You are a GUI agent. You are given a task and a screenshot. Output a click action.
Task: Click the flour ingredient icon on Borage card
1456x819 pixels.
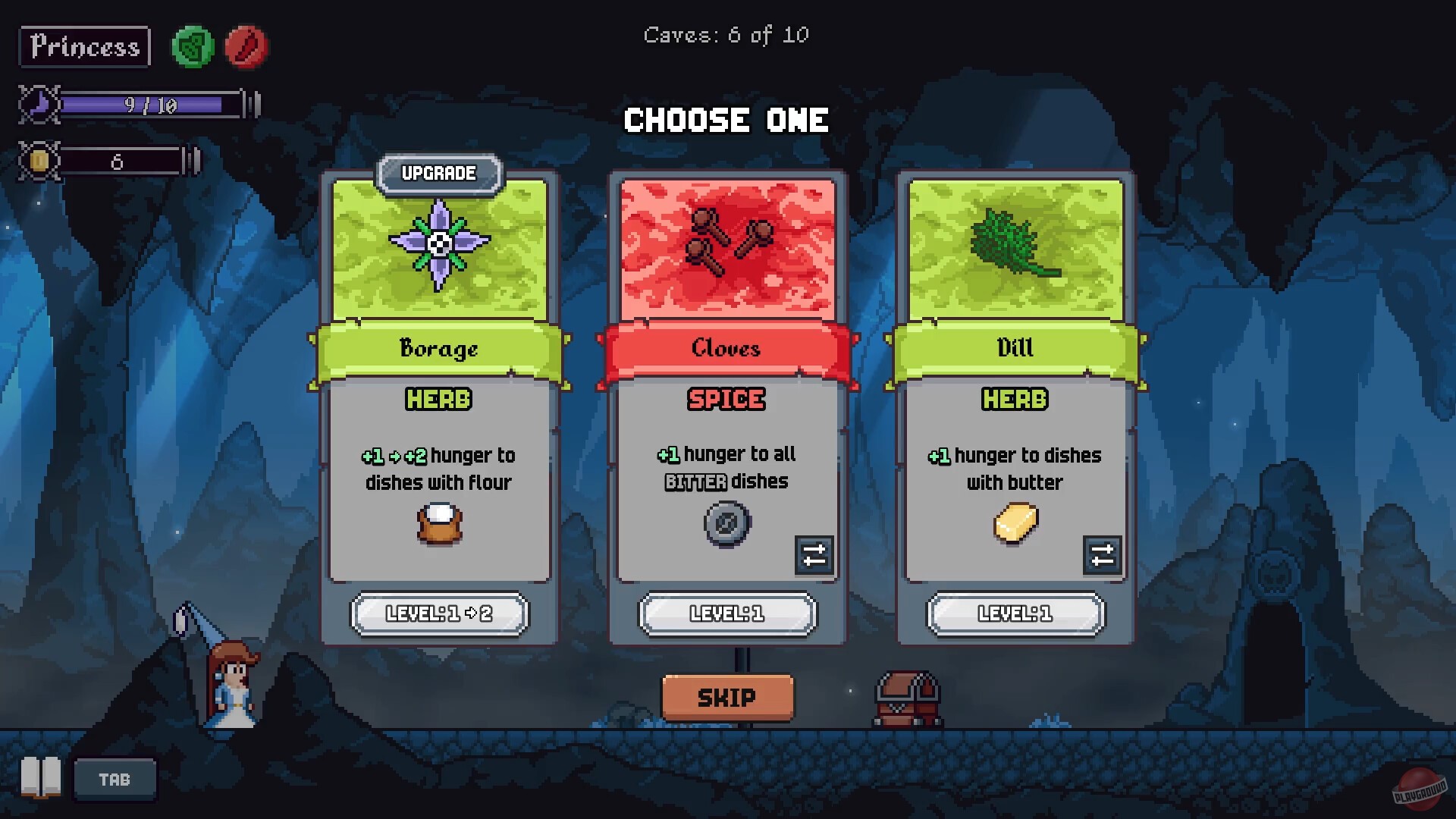(x=438, y=522)
